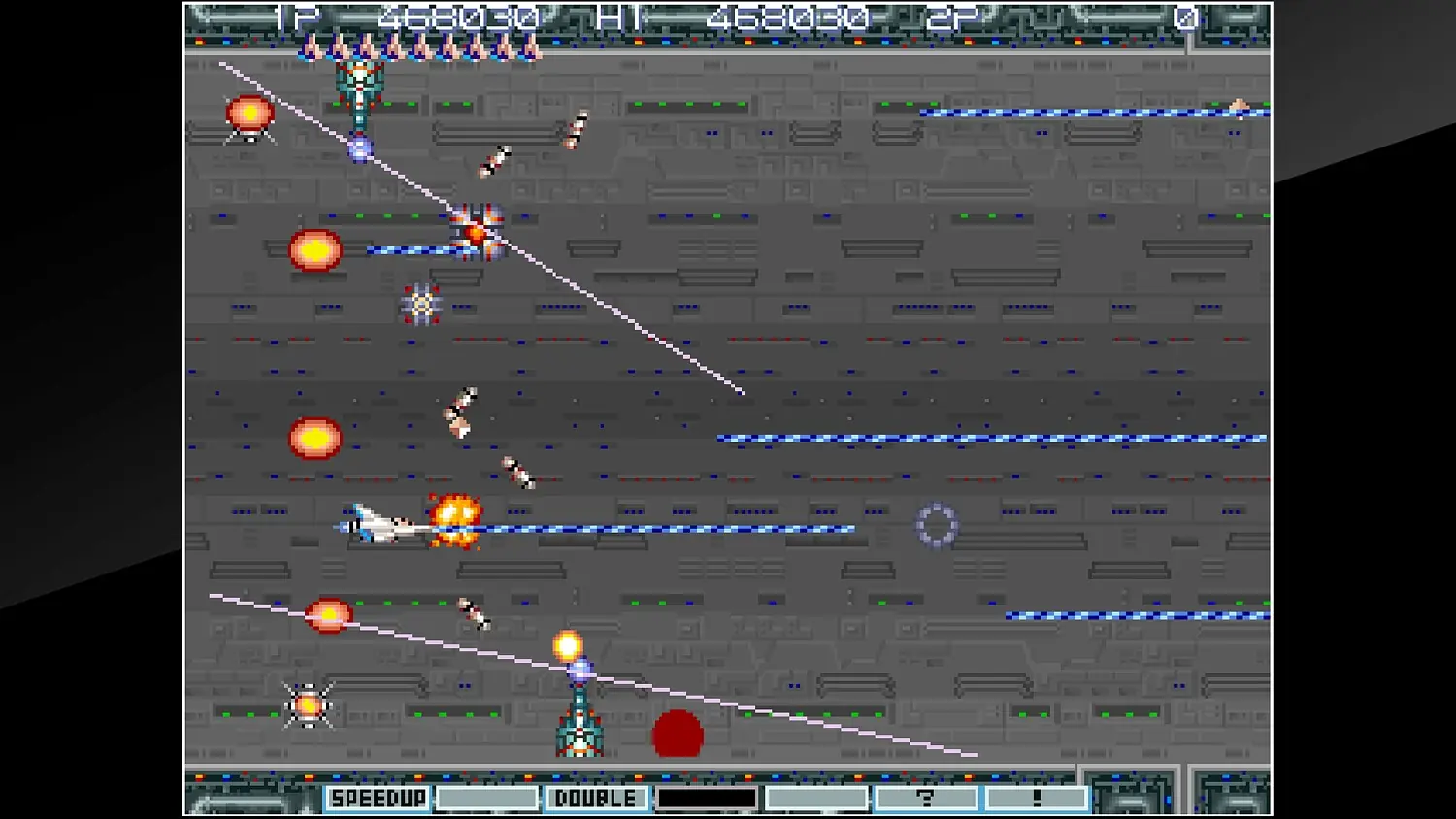
Task: Click the spinning ring enemy on the right
Action: coord(935,525)
